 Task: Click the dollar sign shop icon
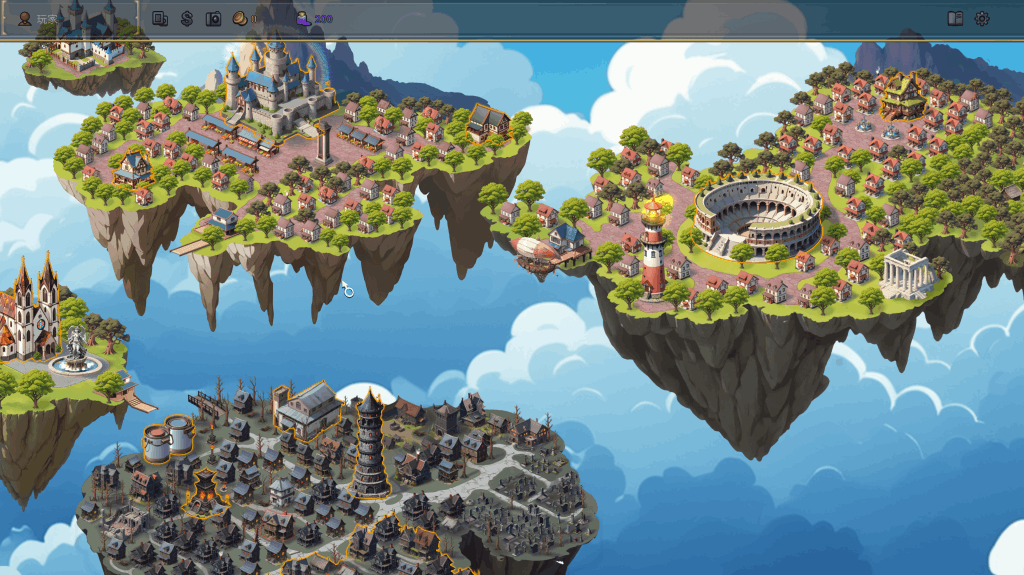(x=187, y=18)
